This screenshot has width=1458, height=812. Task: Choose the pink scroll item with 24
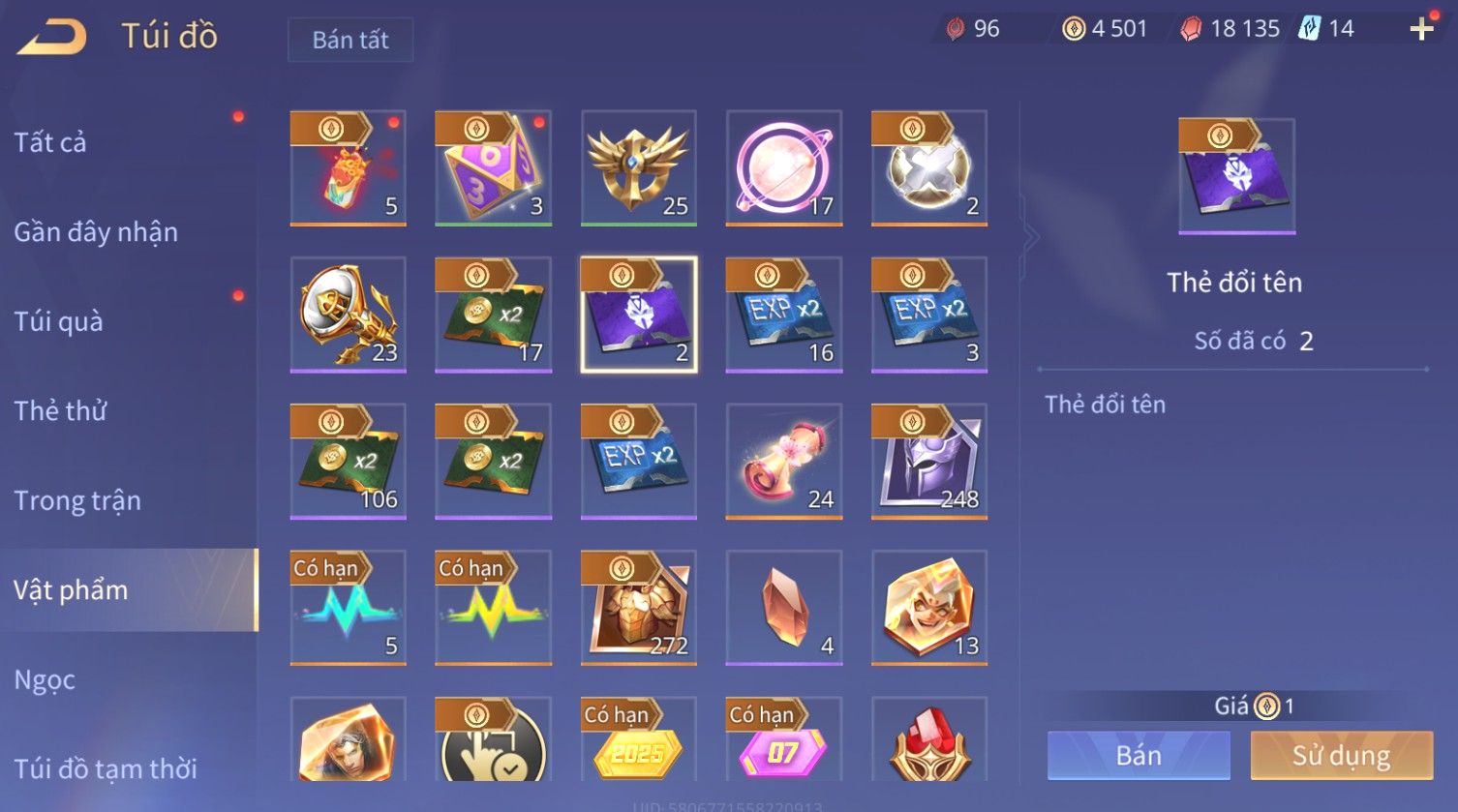[784, 461]
